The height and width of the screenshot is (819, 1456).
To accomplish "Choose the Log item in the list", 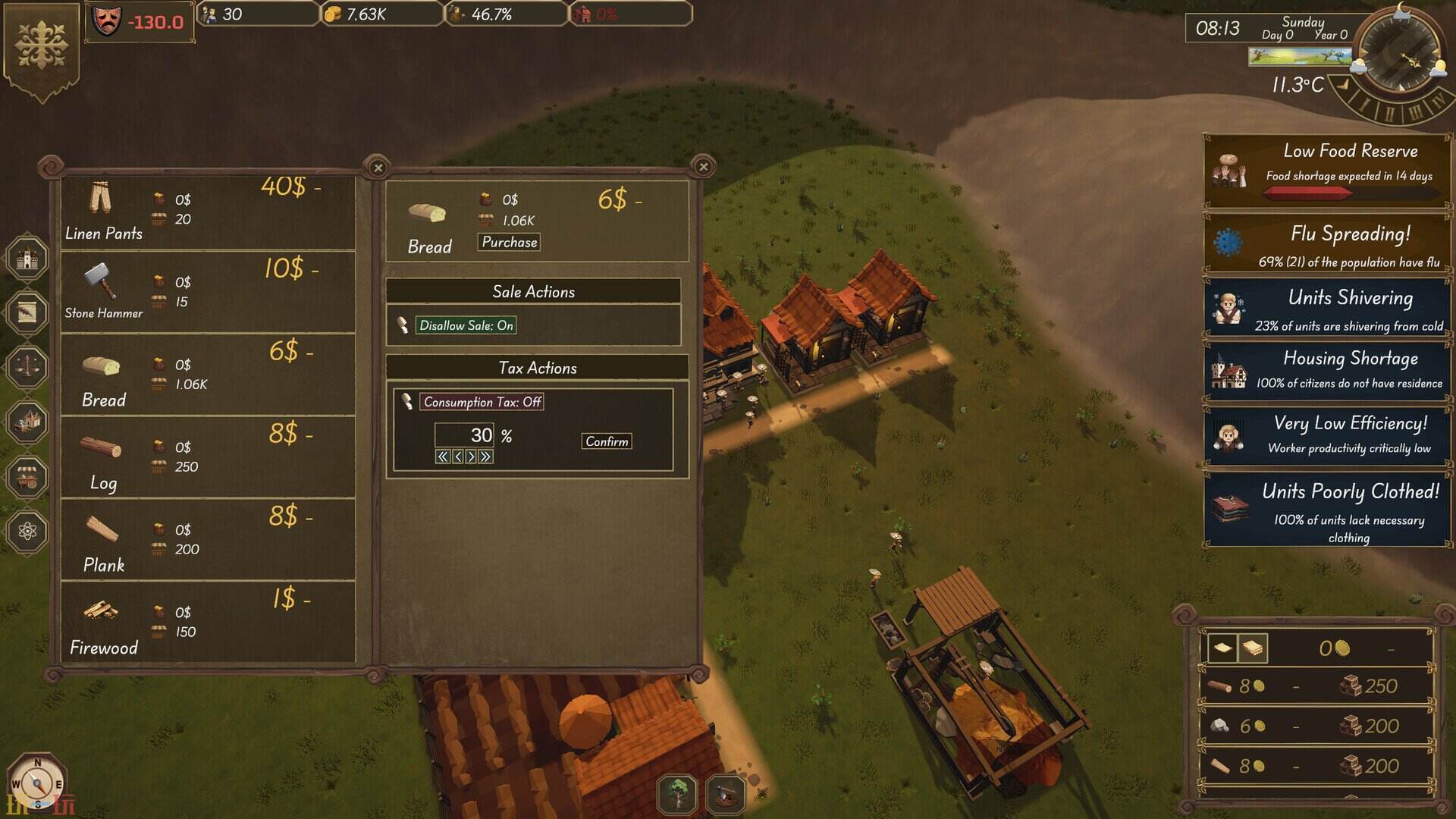I will 208,457.
